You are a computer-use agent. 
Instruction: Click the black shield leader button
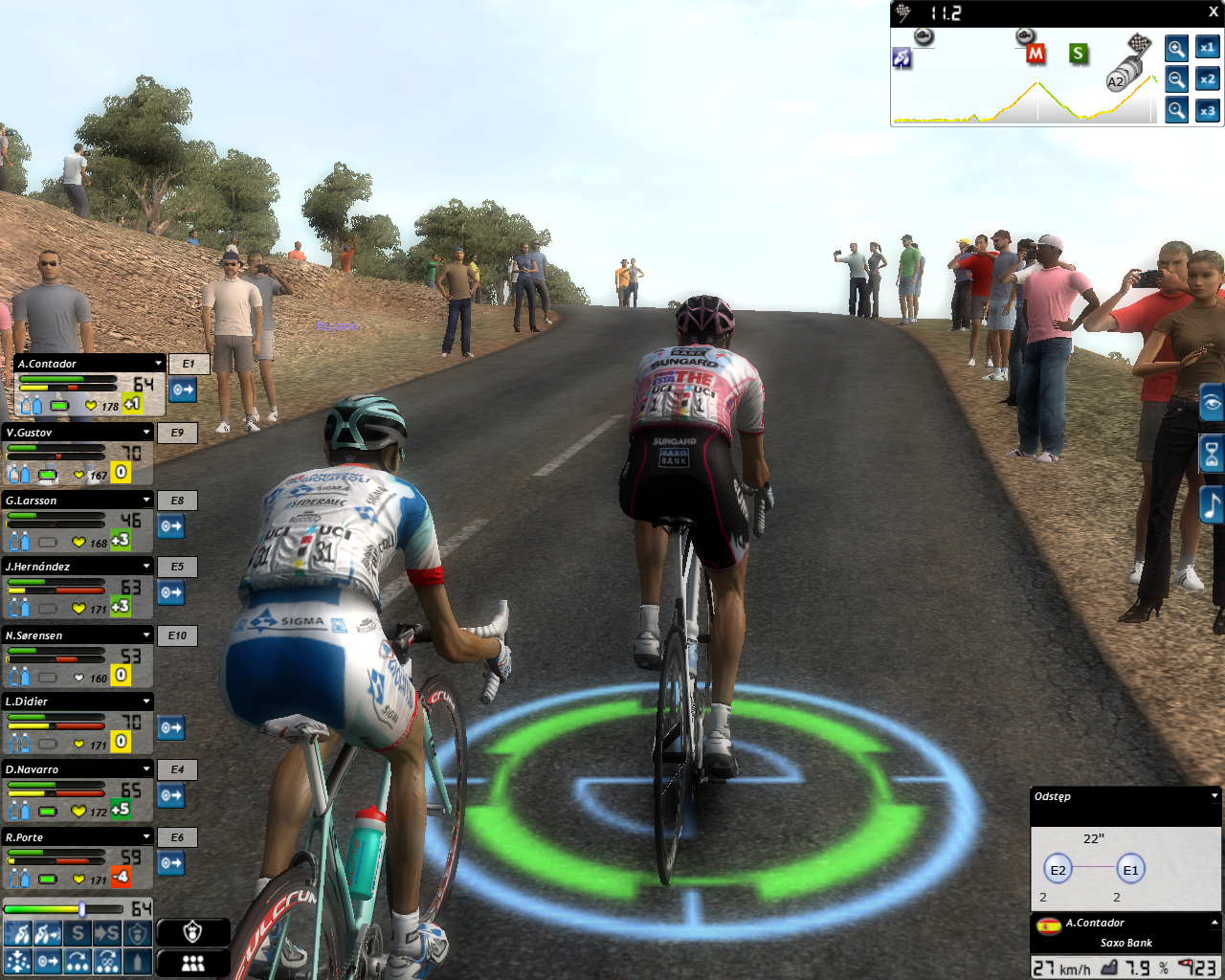(x=193, y=932)
